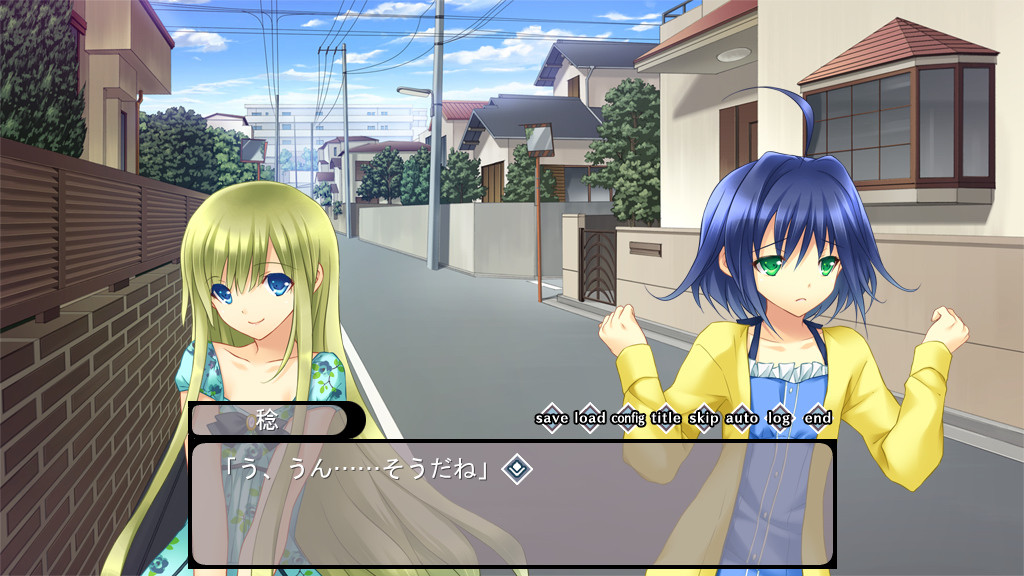Image resolution: width=1024 pixels, height=576 pixels.
Task: Open the load menu
Action: pos(590,418)
